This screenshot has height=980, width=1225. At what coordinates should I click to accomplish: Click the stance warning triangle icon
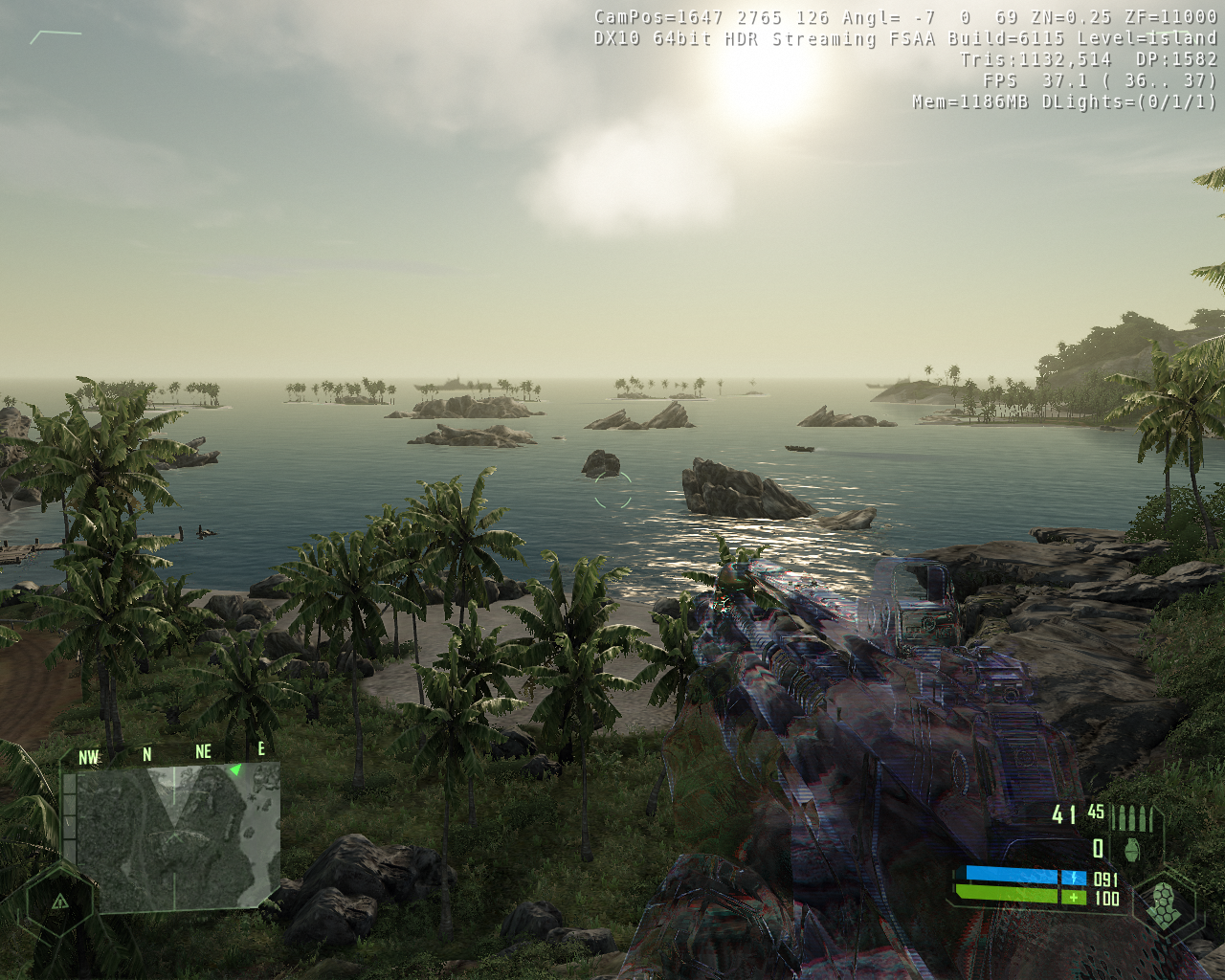[x=59, y=901]
